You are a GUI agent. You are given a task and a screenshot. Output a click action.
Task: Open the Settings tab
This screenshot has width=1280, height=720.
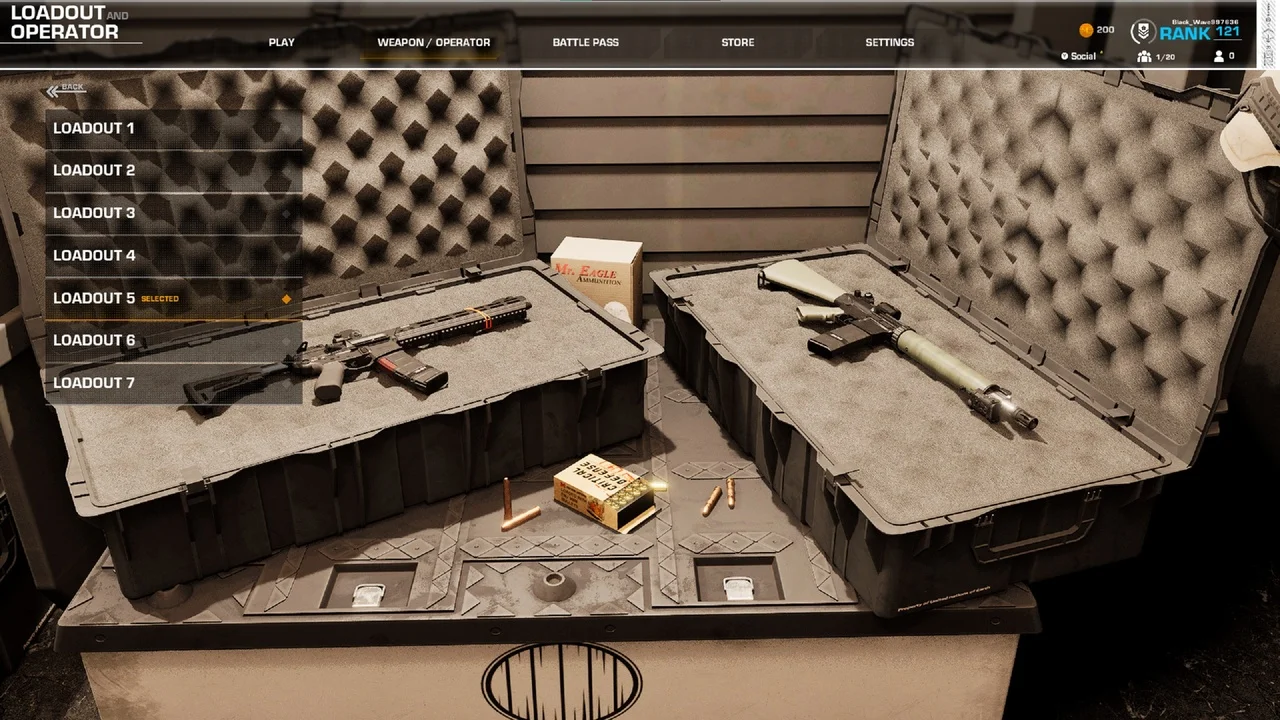pyautogui.click(x=889, y=43)
